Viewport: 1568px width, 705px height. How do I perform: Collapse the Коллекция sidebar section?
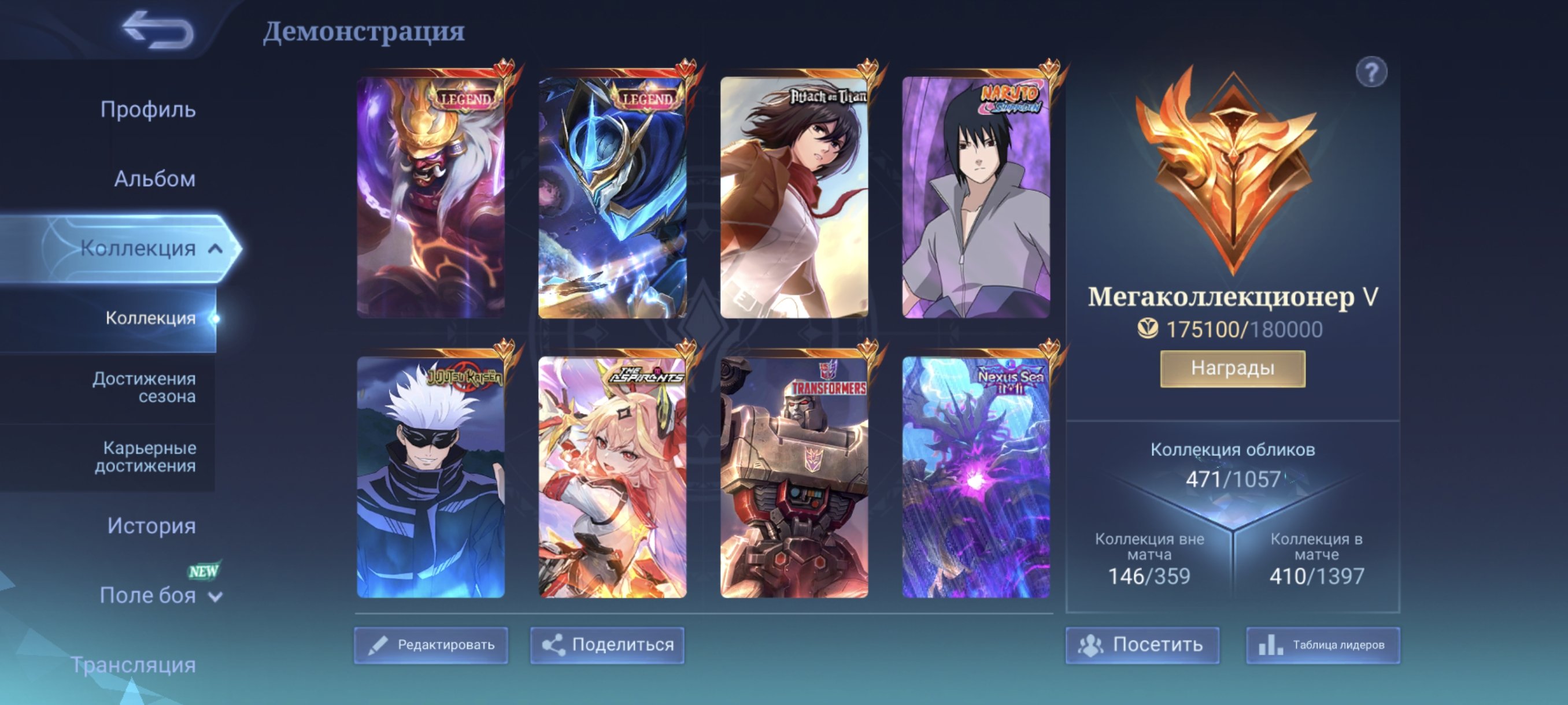(216, 248)
